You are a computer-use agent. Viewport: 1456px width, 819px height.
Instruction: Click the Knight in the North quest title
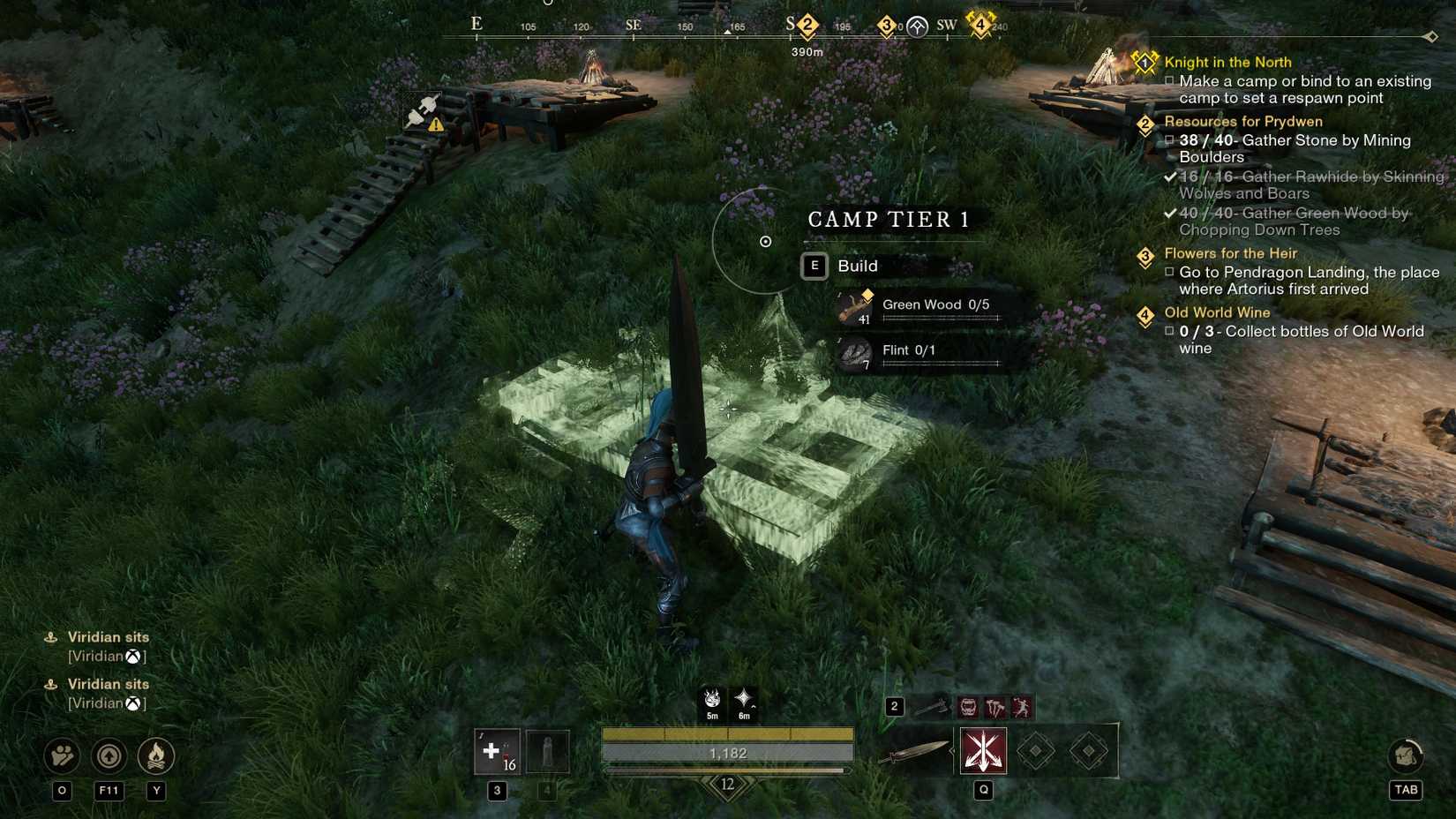[1228, 63]
